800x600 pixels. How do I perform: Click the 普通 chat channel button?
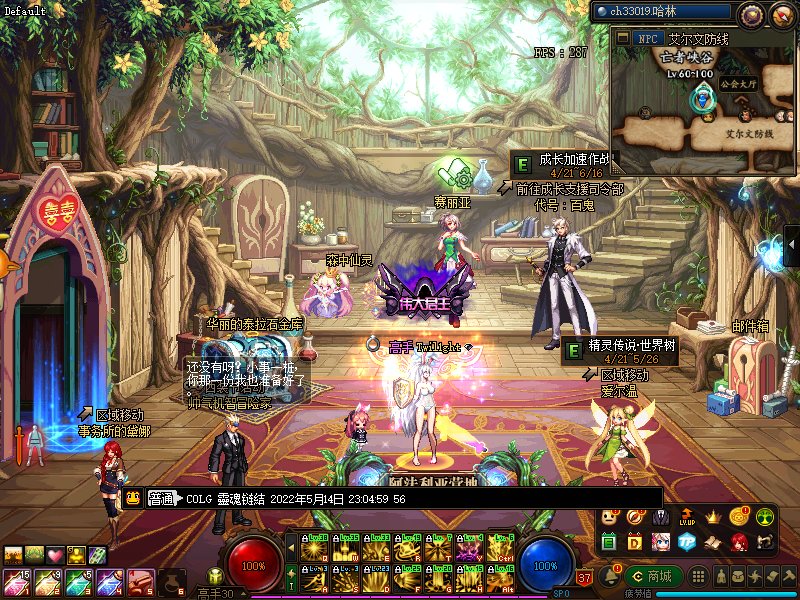click(x=162, y=498)
